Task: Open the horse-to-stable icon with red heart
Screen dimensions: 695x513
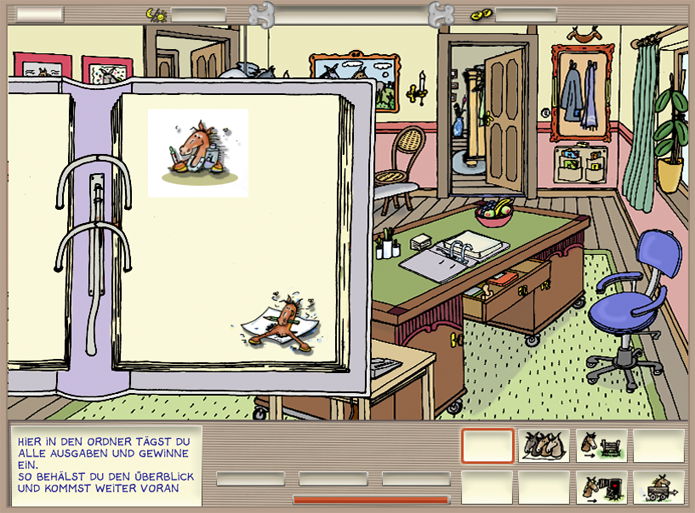Action: [x=602, y=487]
